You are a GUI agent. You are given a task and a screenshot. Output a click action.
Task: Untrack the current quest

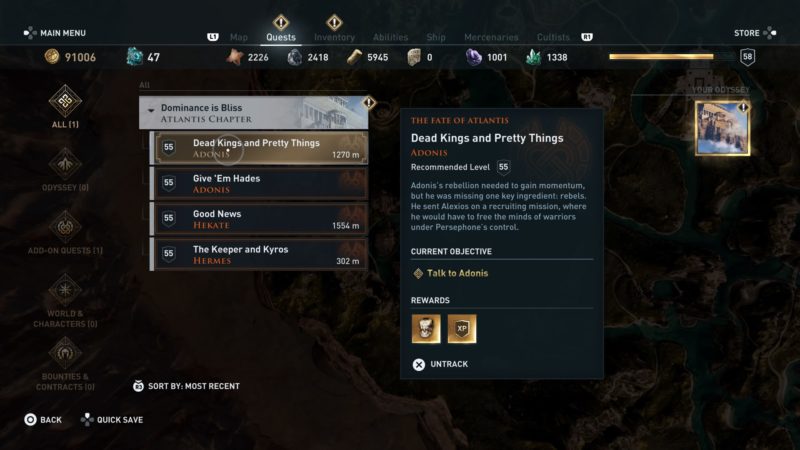pos(441,364)
